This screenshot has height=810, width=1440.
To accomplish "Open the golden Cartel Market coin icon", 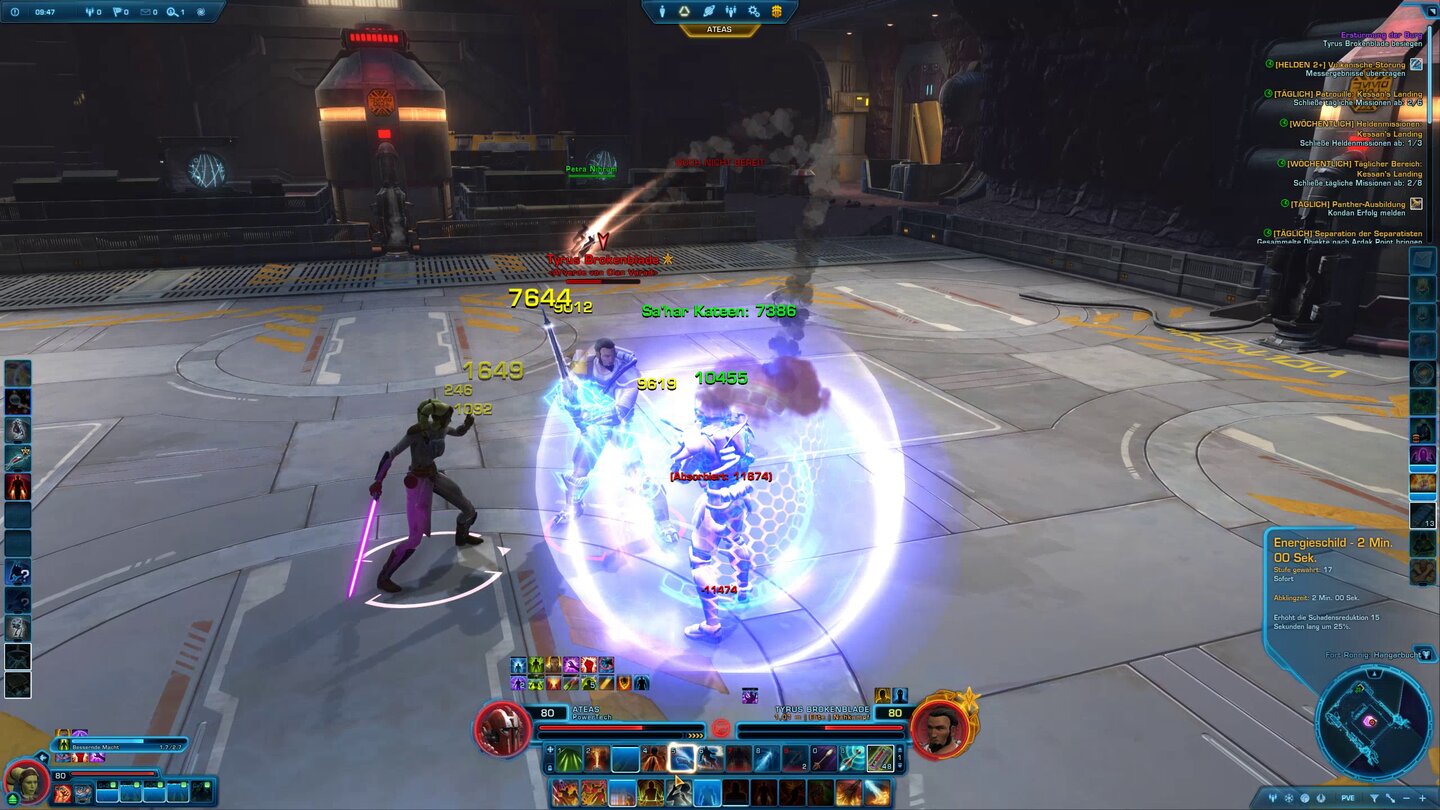I will tap(777, 11).
